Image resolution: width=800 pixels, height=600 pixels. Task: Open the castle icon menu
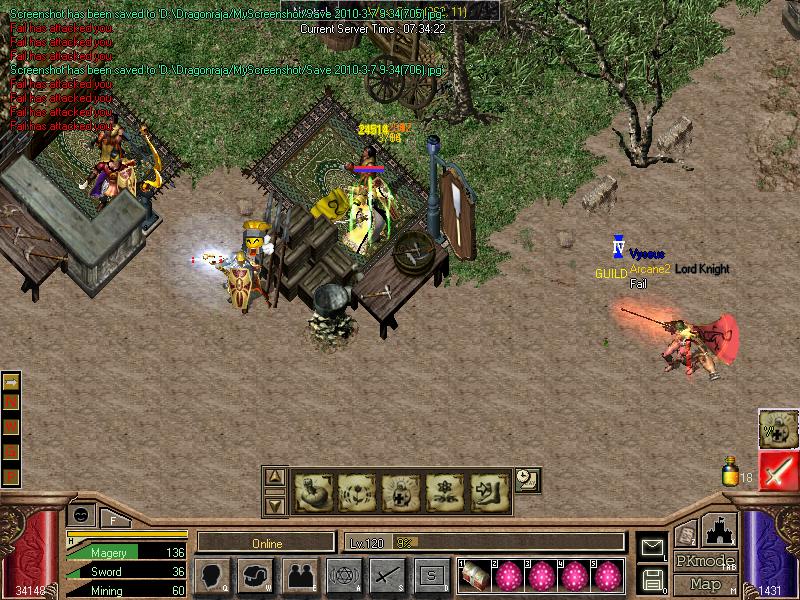click(x=720, y=530)
